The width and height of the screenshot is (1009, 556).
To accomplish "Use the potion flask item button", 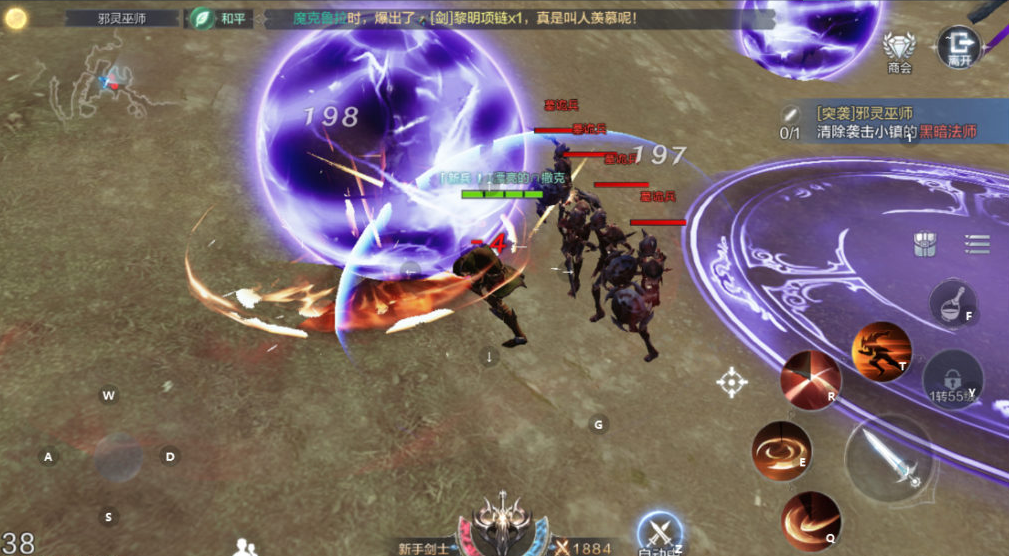I will tap(952, 302).
